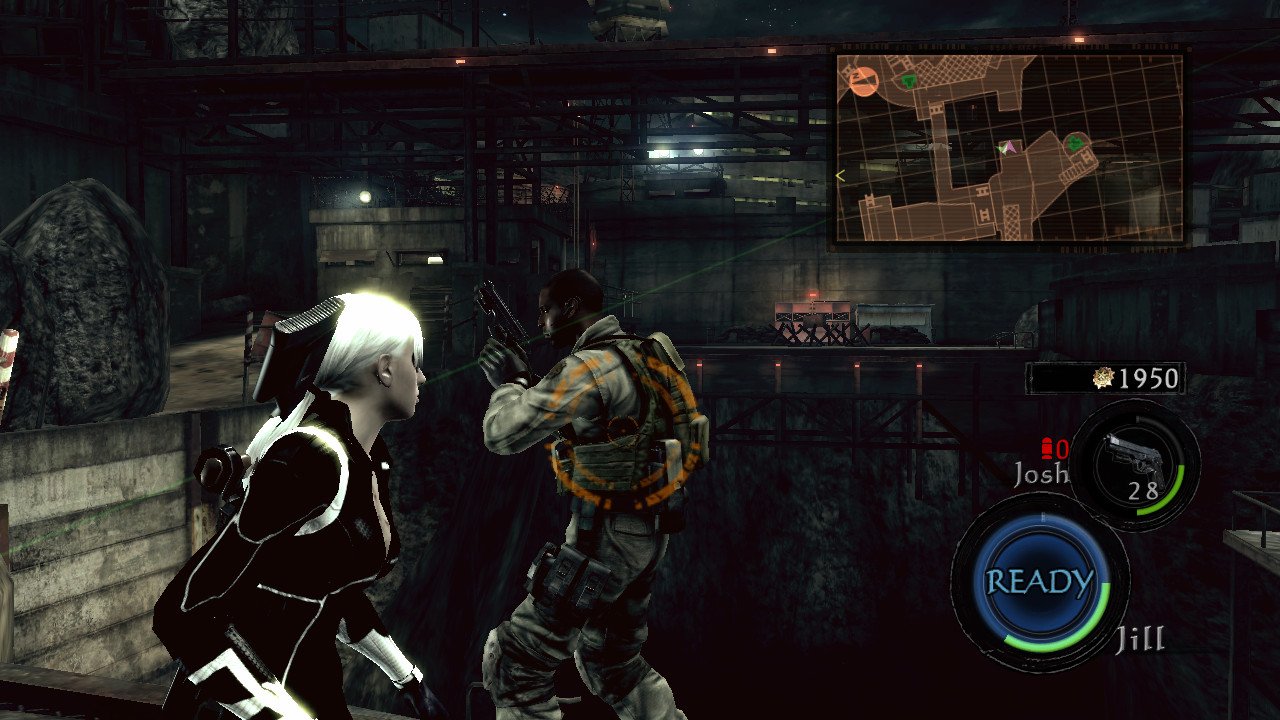Select the handgun icon in Josh's weapon slot
Screen dimensions: 1280x720
coord(1133,456)
